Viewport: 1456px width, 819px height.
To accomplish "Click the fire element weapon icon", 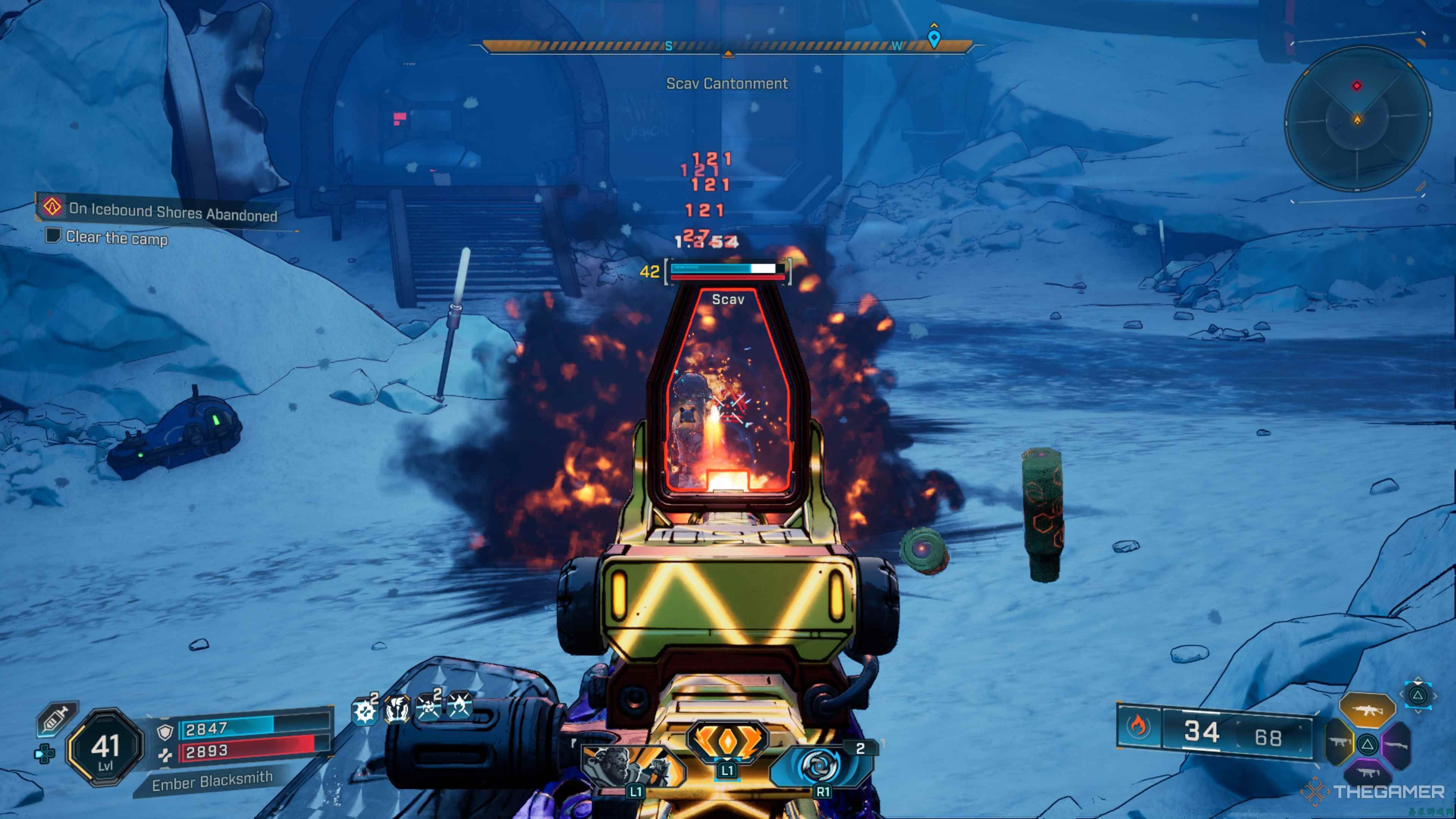I will (1138, 727).
